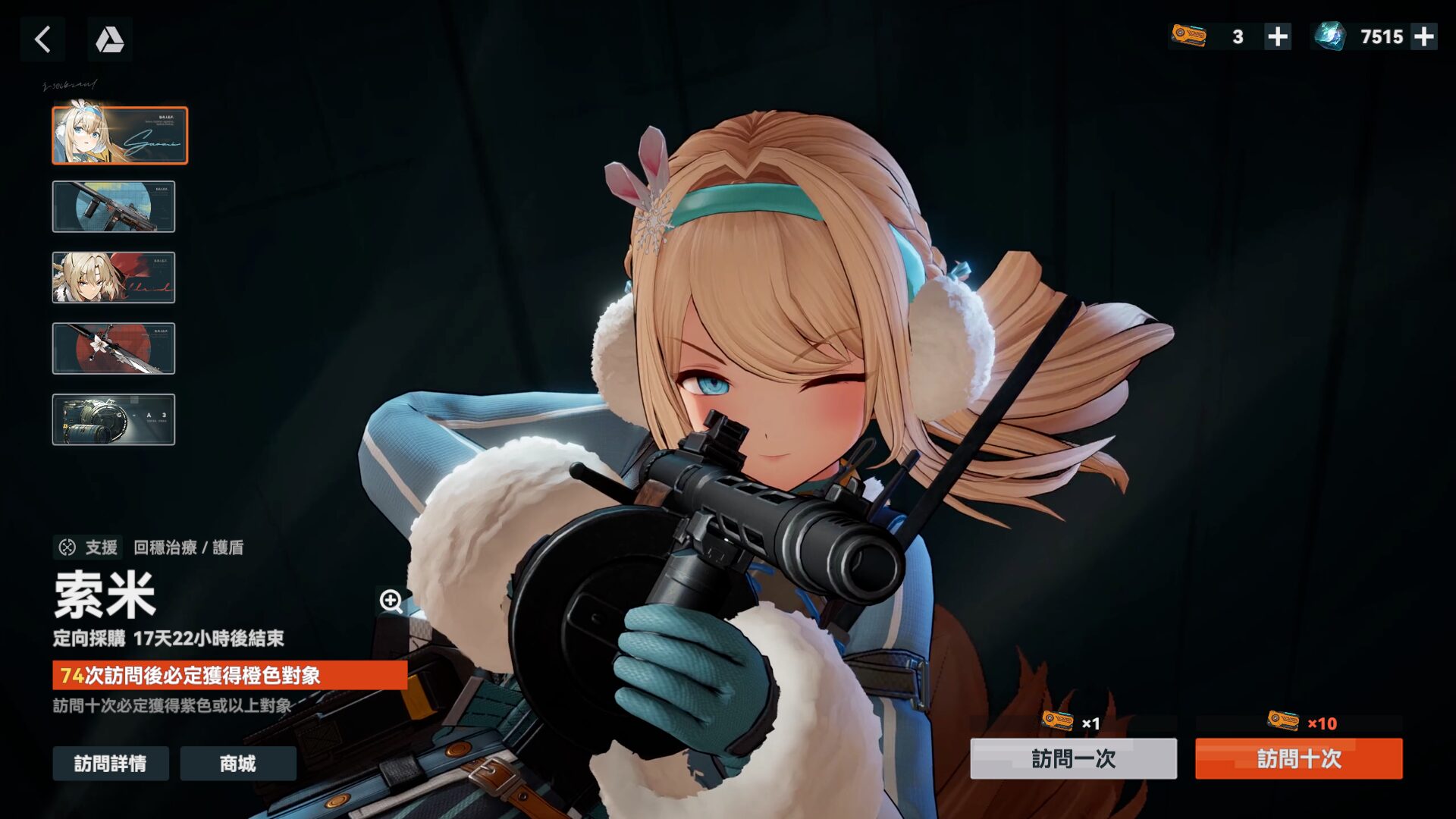Switch to the second weapon banner in the sidebar
Image resolution: width=1456 pixels, height=819 pixels.
(x=113, y=207)
